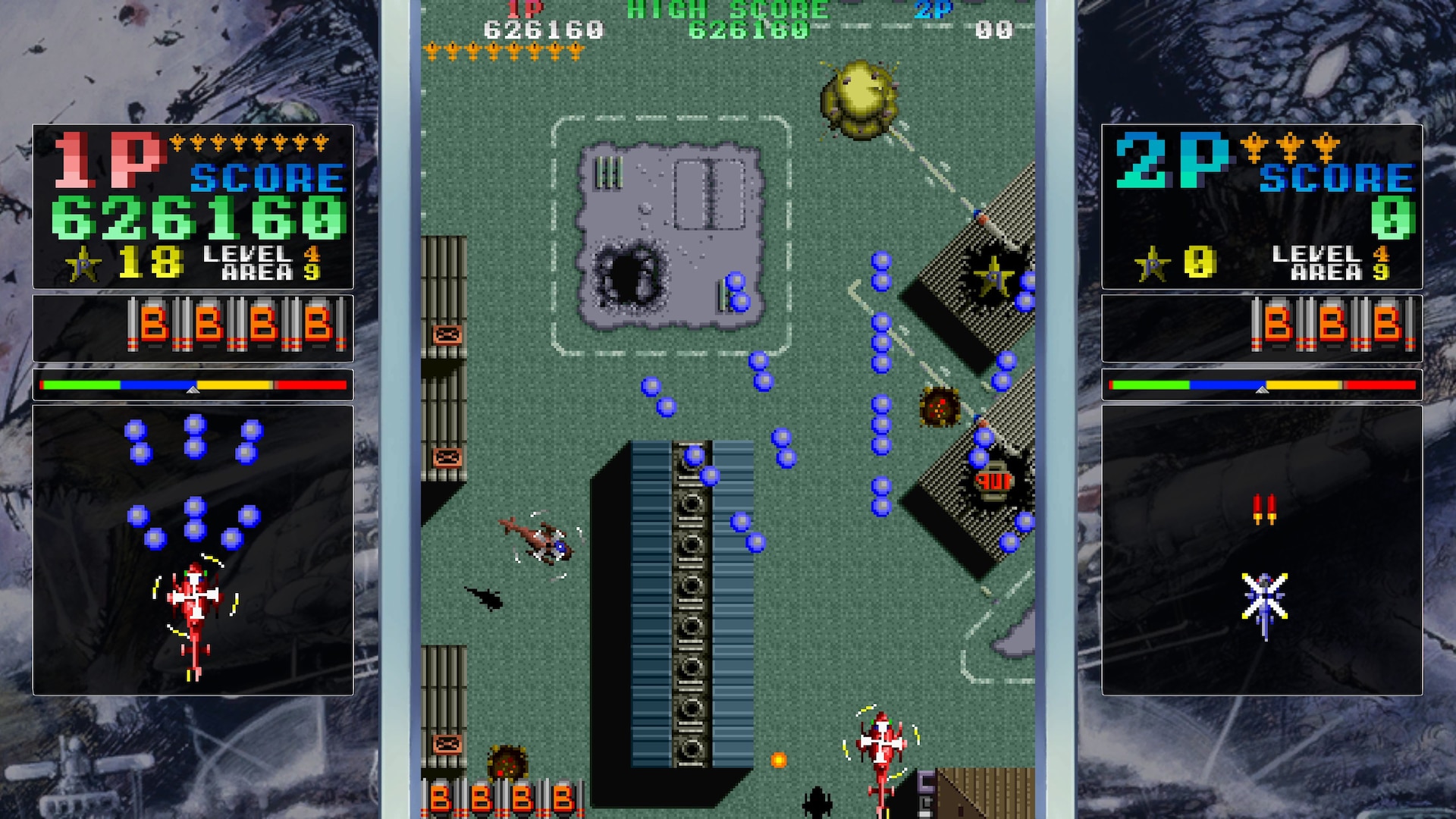
Task: Select the 2P blue helicopter weapon preview
Action: point(1263,601)
